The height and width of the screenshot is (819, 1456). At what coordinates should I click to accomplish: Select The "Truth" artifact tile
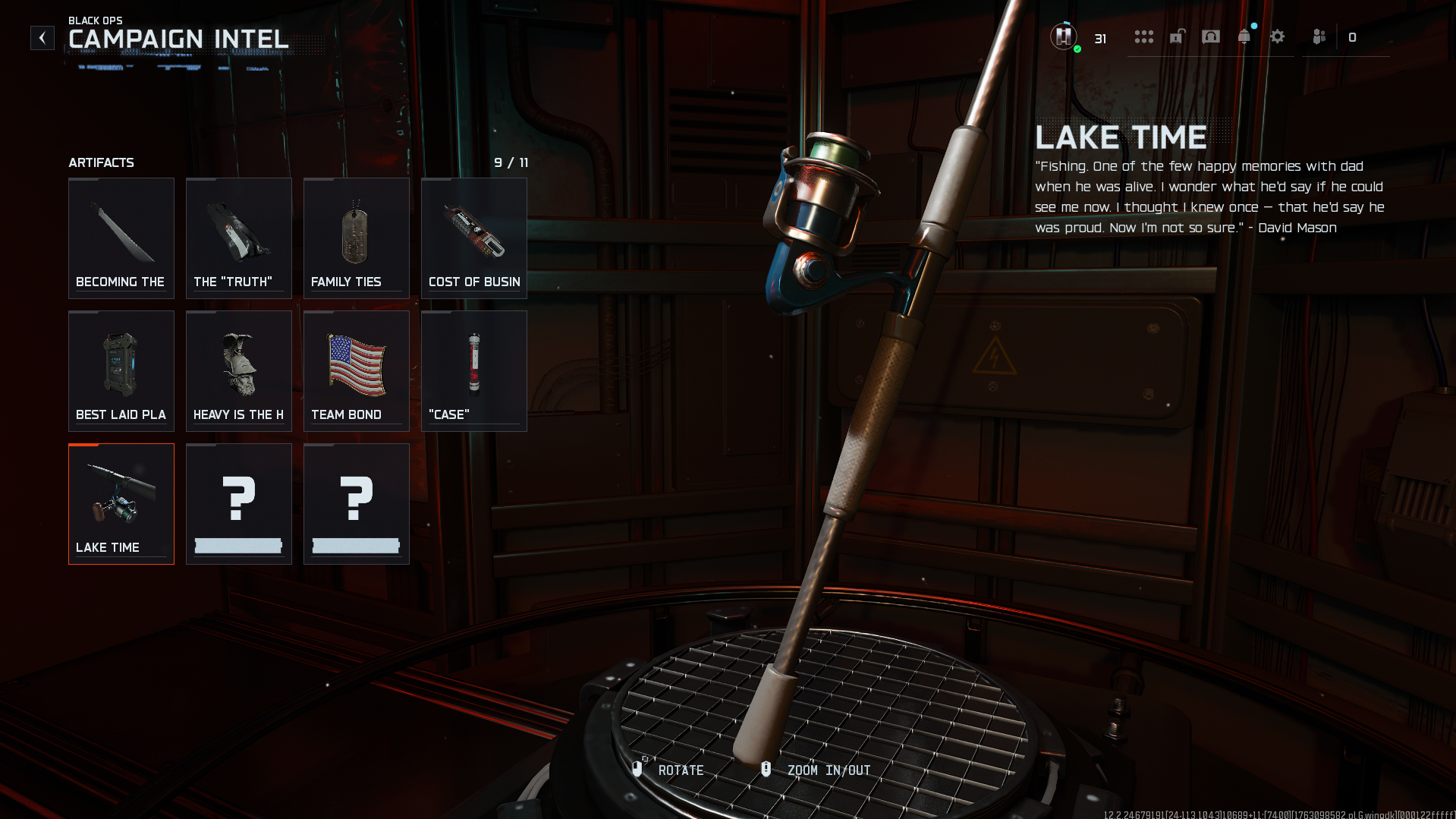tap(239, 238)
